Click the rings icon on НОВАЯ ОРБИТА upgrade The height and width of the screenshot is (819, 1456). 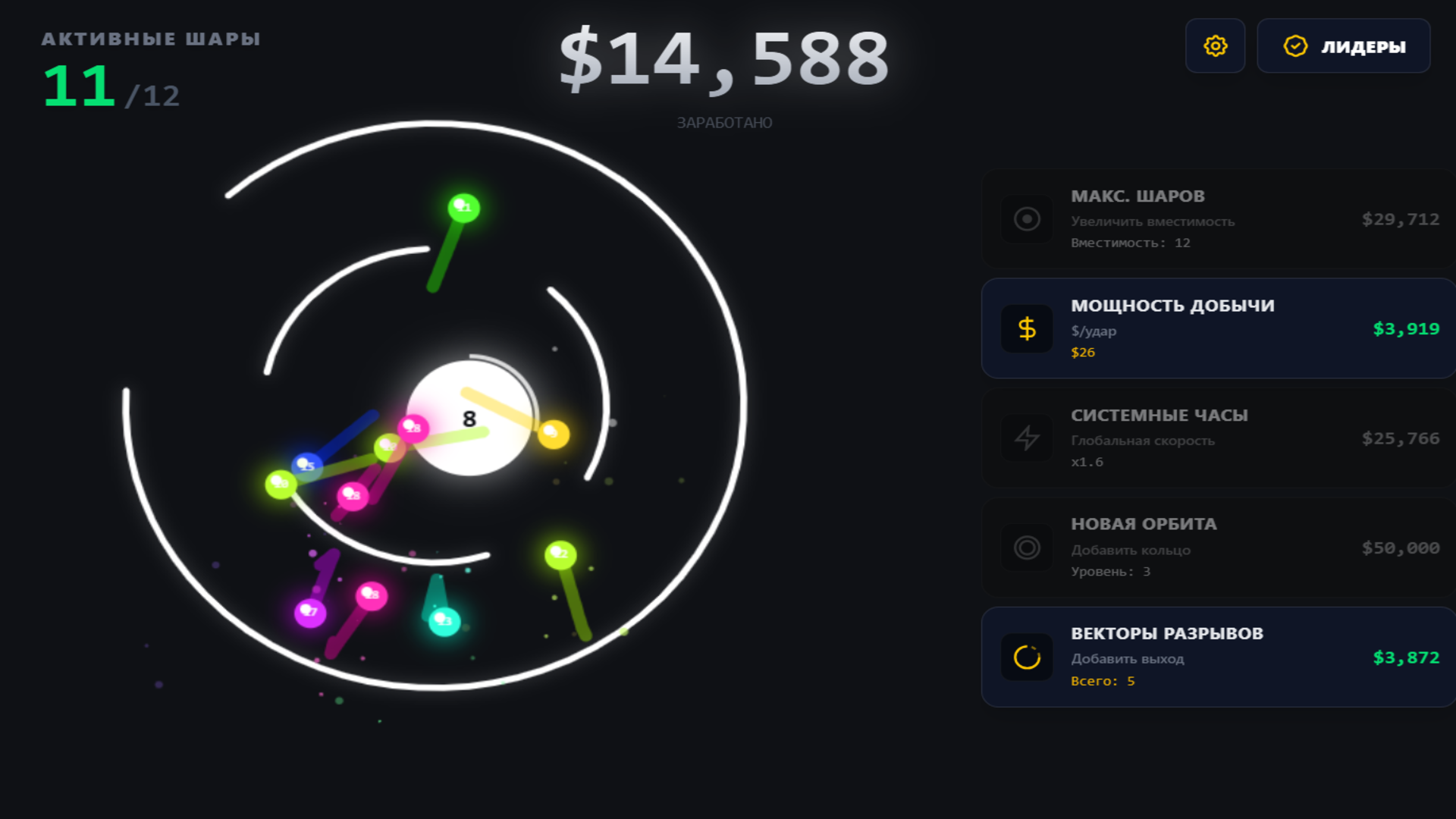[1026, 548]
